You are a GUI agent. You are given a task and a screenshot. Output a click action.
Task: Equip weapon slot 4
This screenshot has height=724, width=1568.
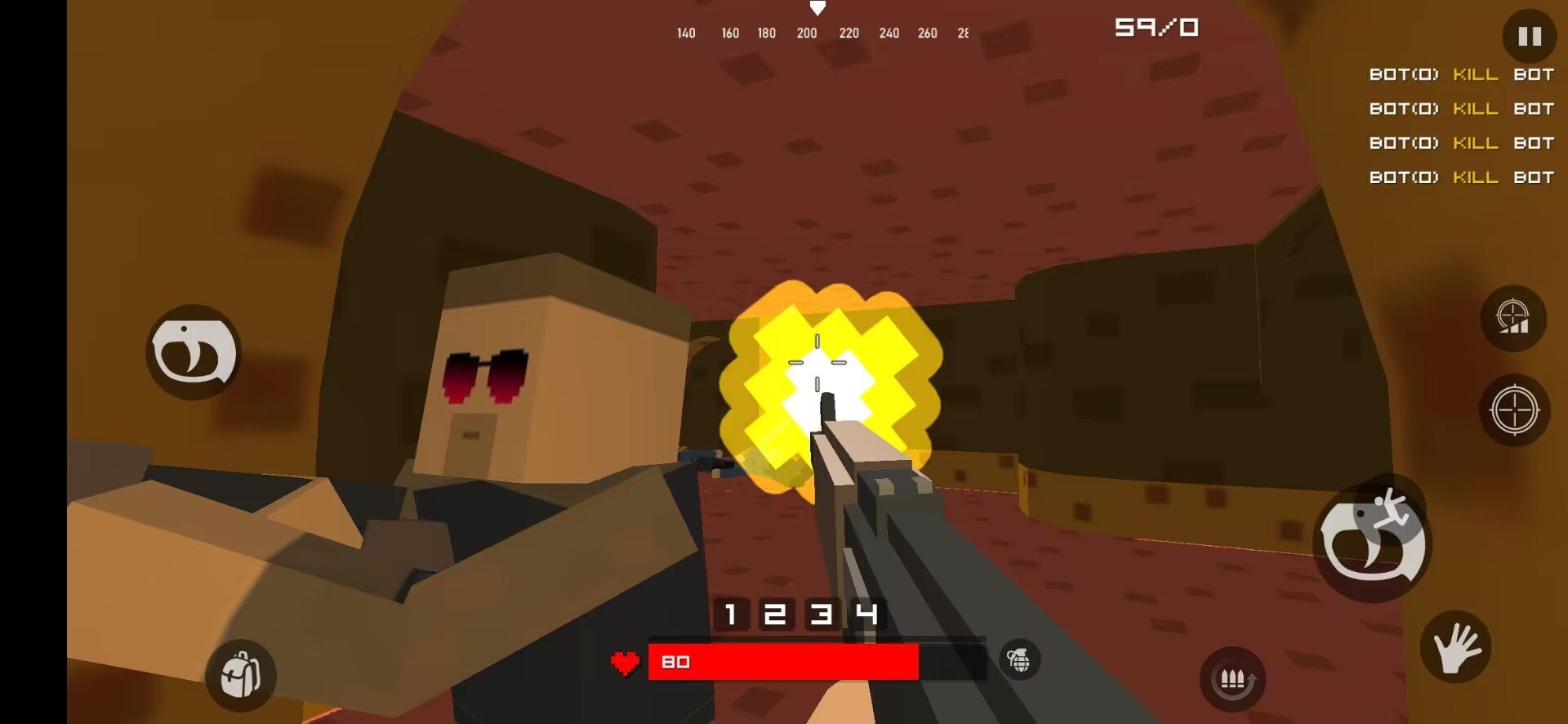point(866,614)
